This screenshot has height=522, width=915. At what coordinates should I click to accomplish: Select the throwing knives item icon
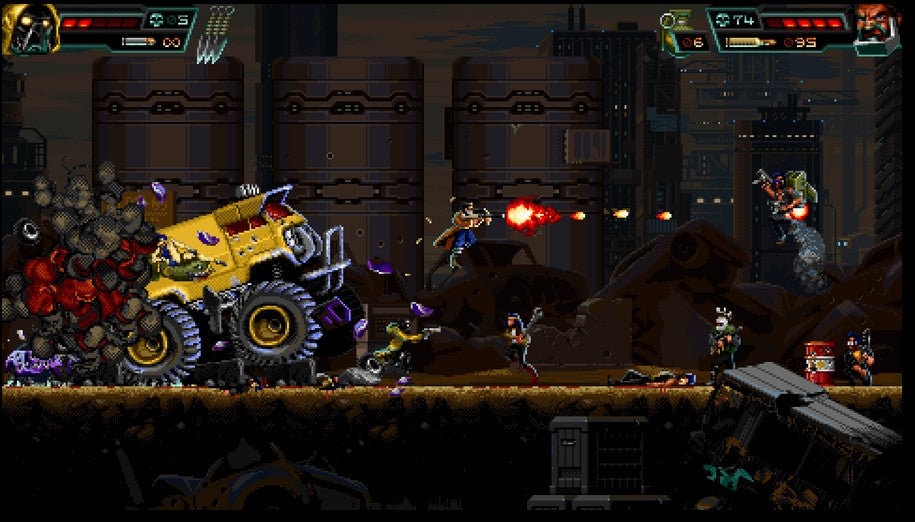[x=216, y=35]
